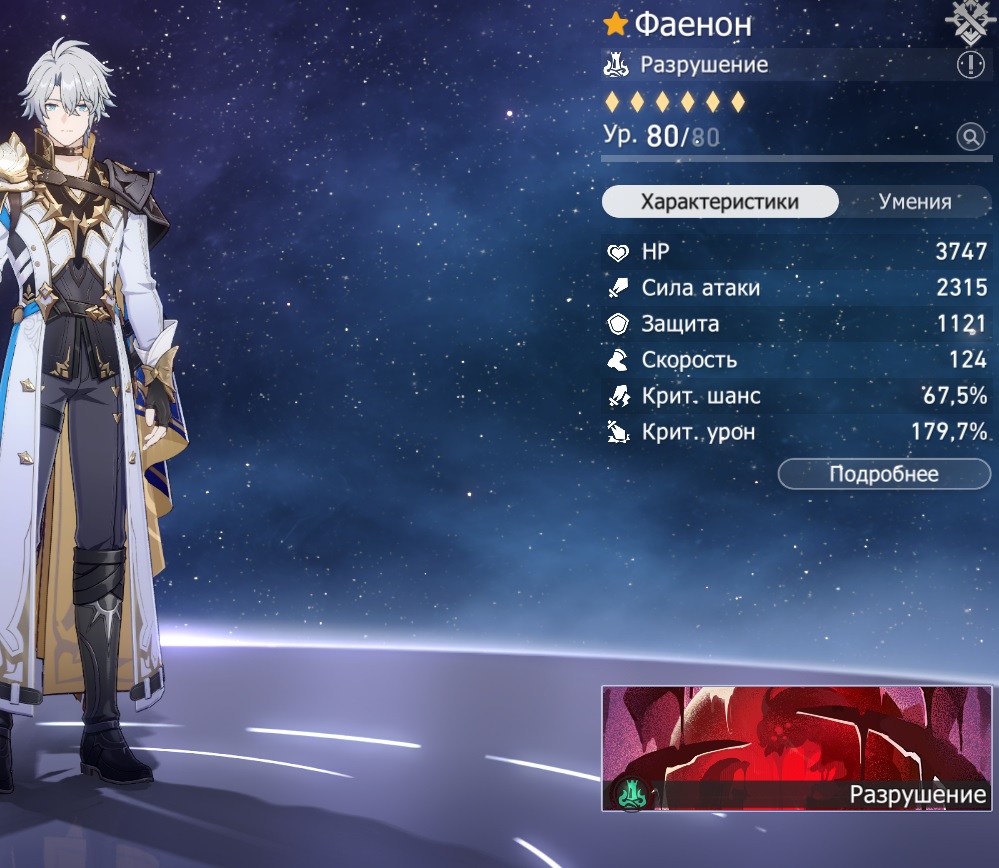Click the magnifier icon beside the level
The image size is (999, 868).
tap(970, 137)
